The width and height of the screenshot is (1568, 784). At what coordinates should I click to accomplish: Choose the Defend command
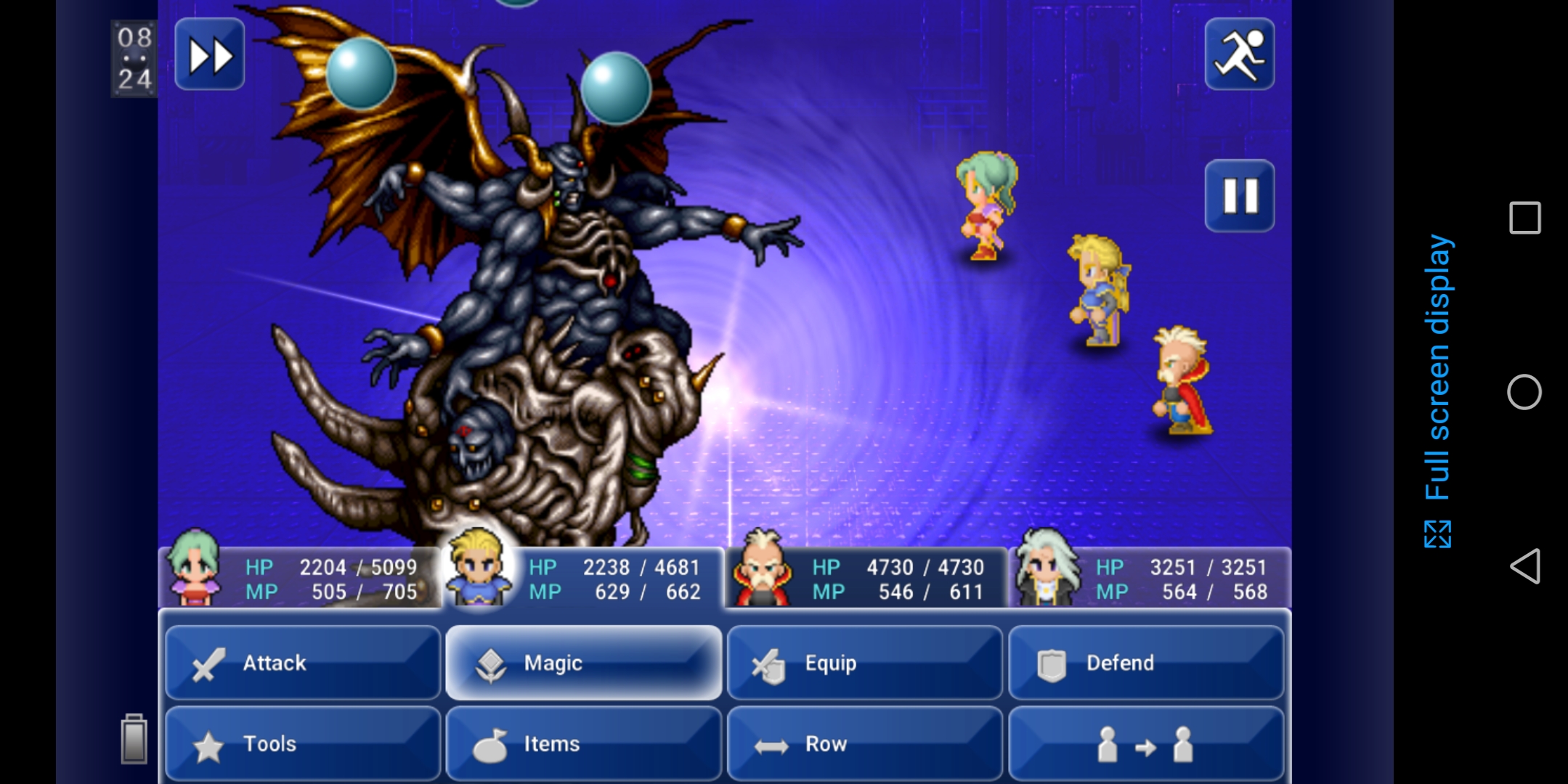coord(1145,663)
